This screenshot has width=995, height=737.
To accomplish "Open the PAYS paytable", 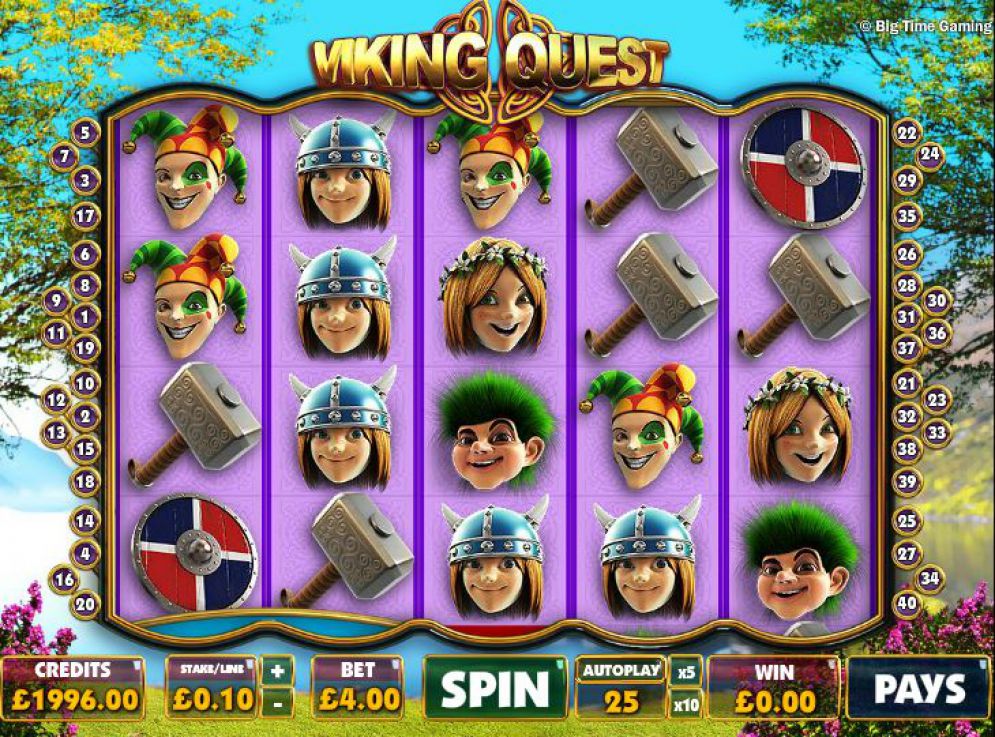I will pos(919,687).
